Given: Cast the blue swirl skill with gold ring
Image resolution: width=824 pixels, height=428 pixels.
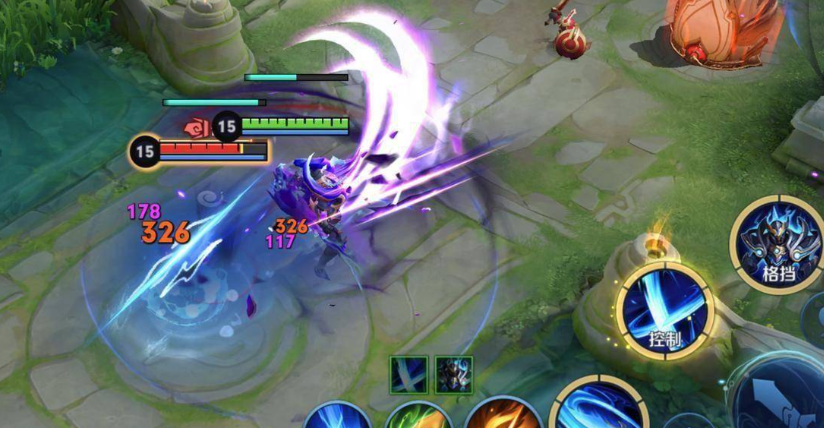Looking at the screenshot, I should [598, 408].
